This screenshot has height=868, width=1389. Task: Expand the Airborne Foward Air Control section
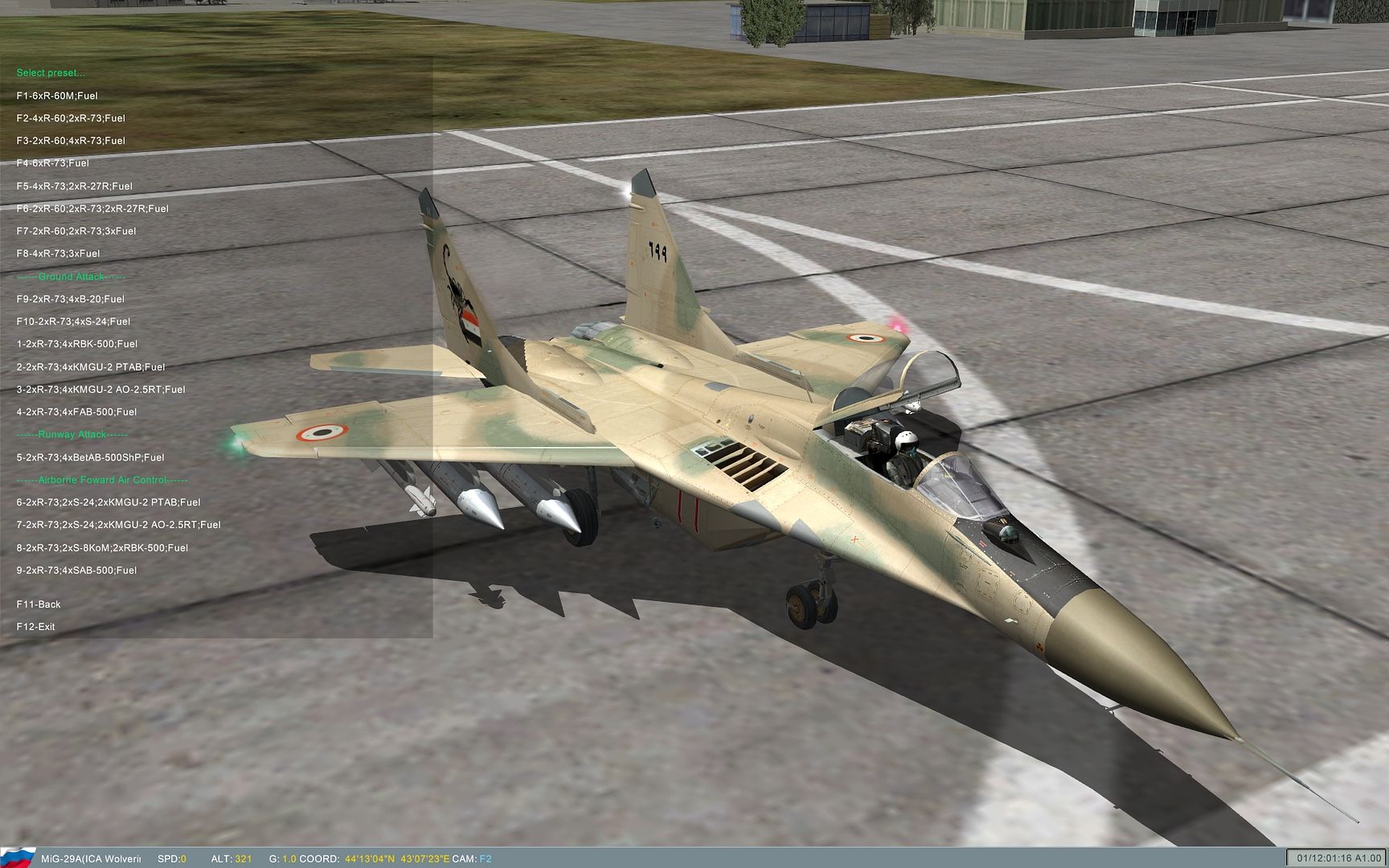103,479
